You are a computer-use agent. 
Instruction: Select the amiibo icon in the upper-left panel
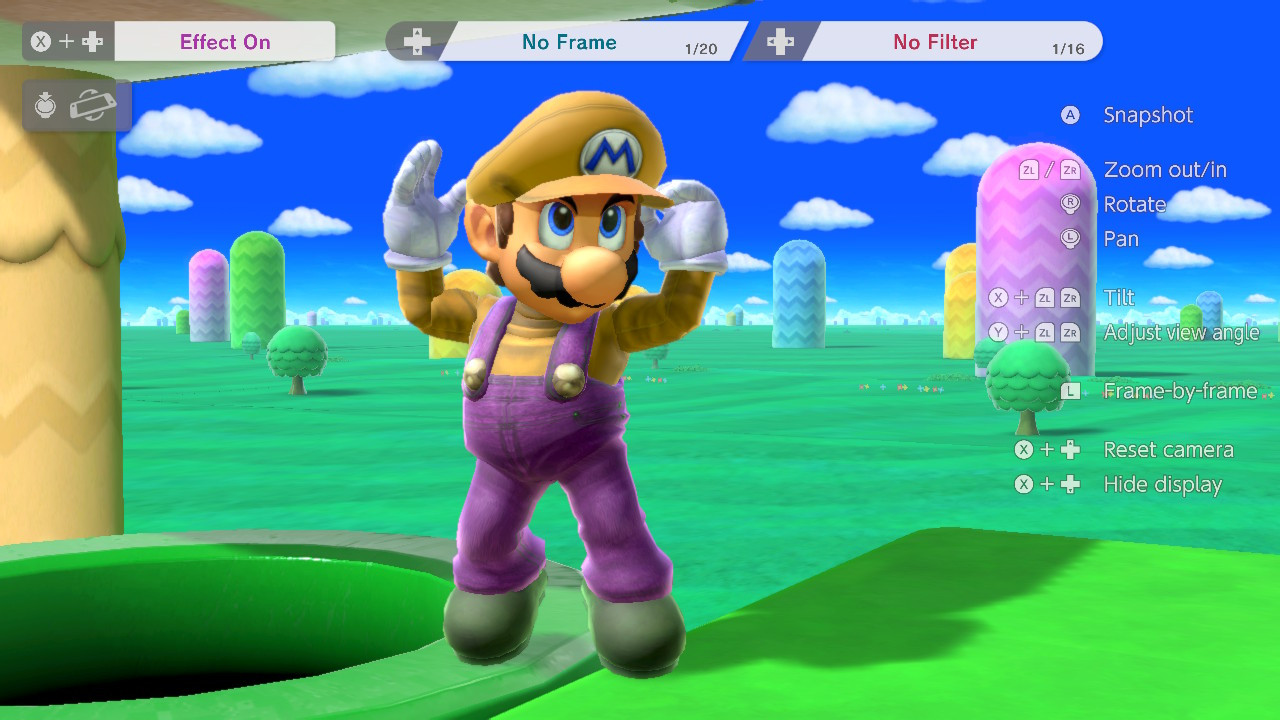click(x=46, y=105)
